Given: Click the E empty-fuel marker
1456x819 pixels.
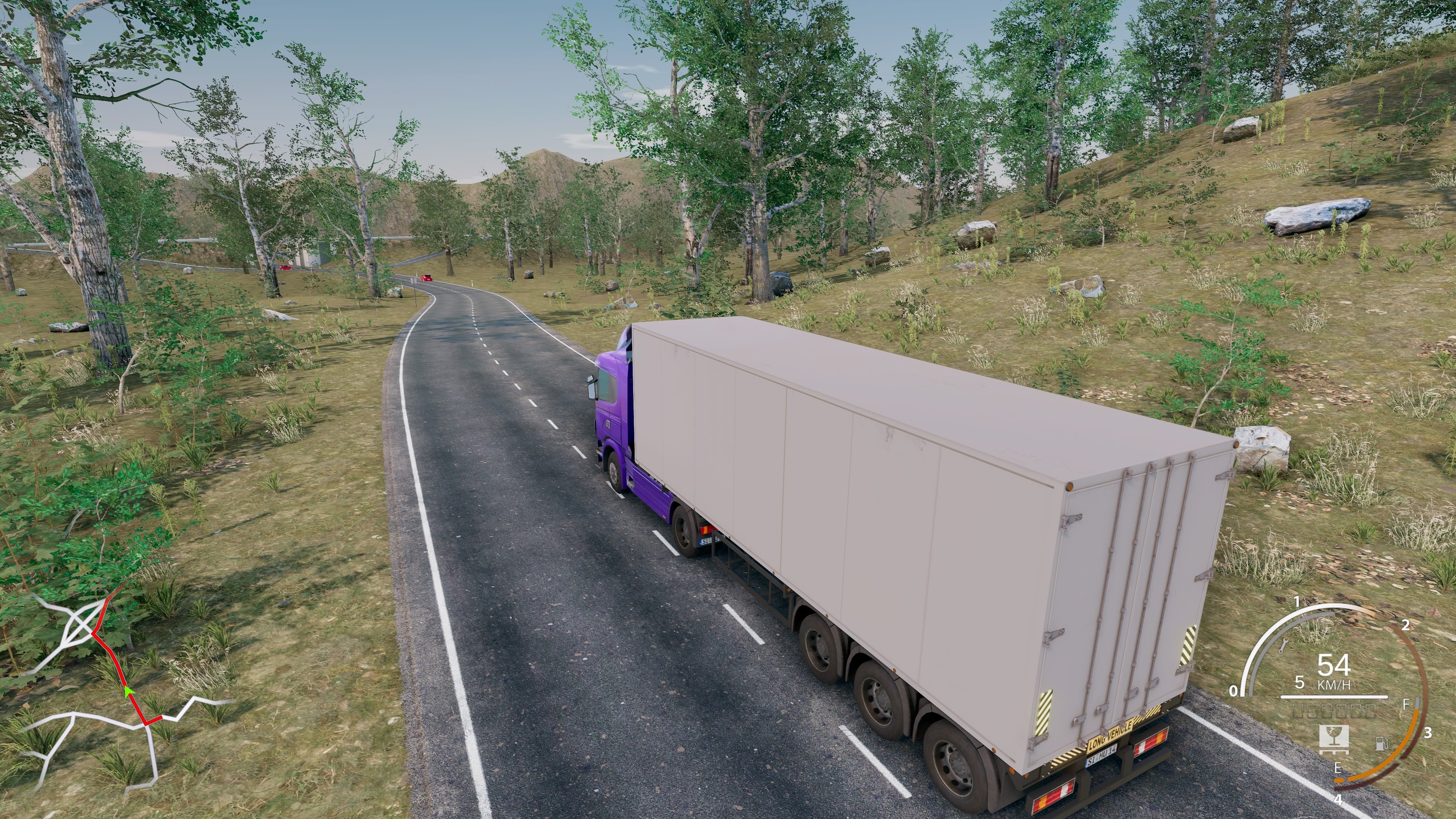Looking at the screenshot, I should point(1339,768).
